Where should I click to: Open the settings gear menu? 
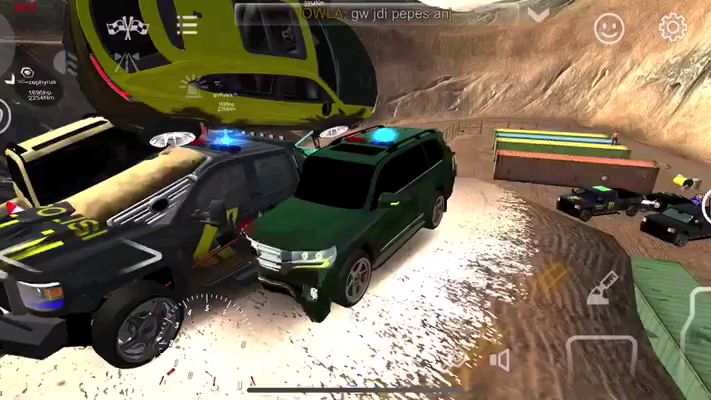(x=672, y=27)
